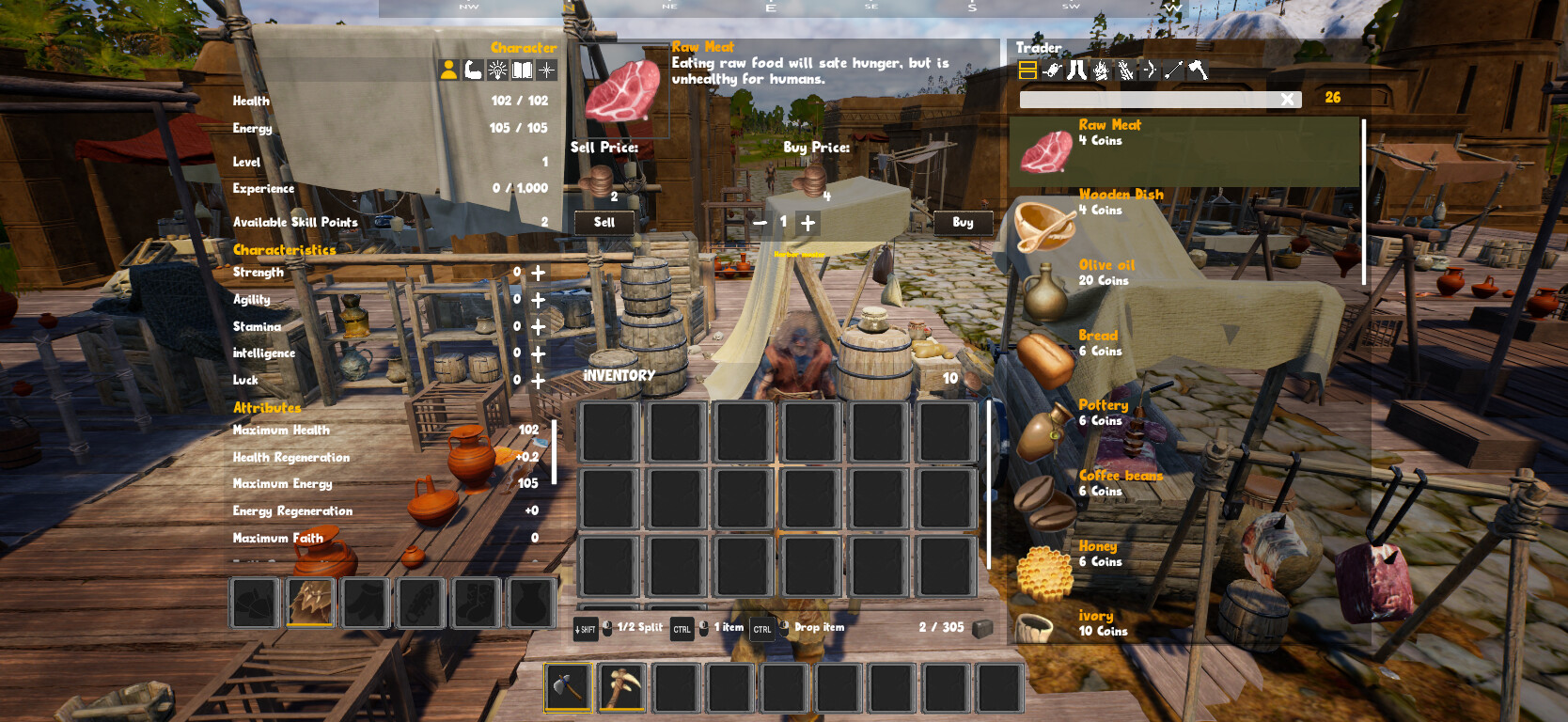Screen dimensions: 1568x722
Task: Enable the all-items trader filter
Action: pyautogui.click(x=1027, y=70)
